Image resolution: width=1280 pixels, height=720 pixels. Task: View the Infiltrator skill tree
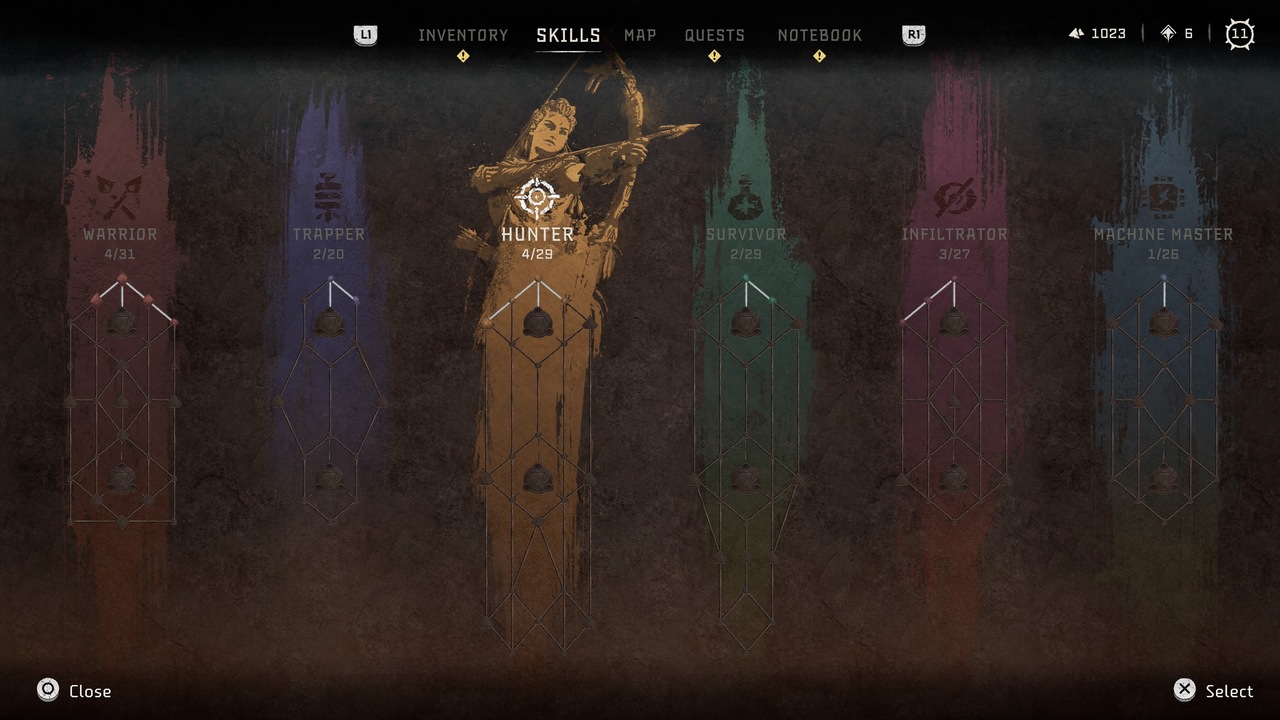pos(954,234)
